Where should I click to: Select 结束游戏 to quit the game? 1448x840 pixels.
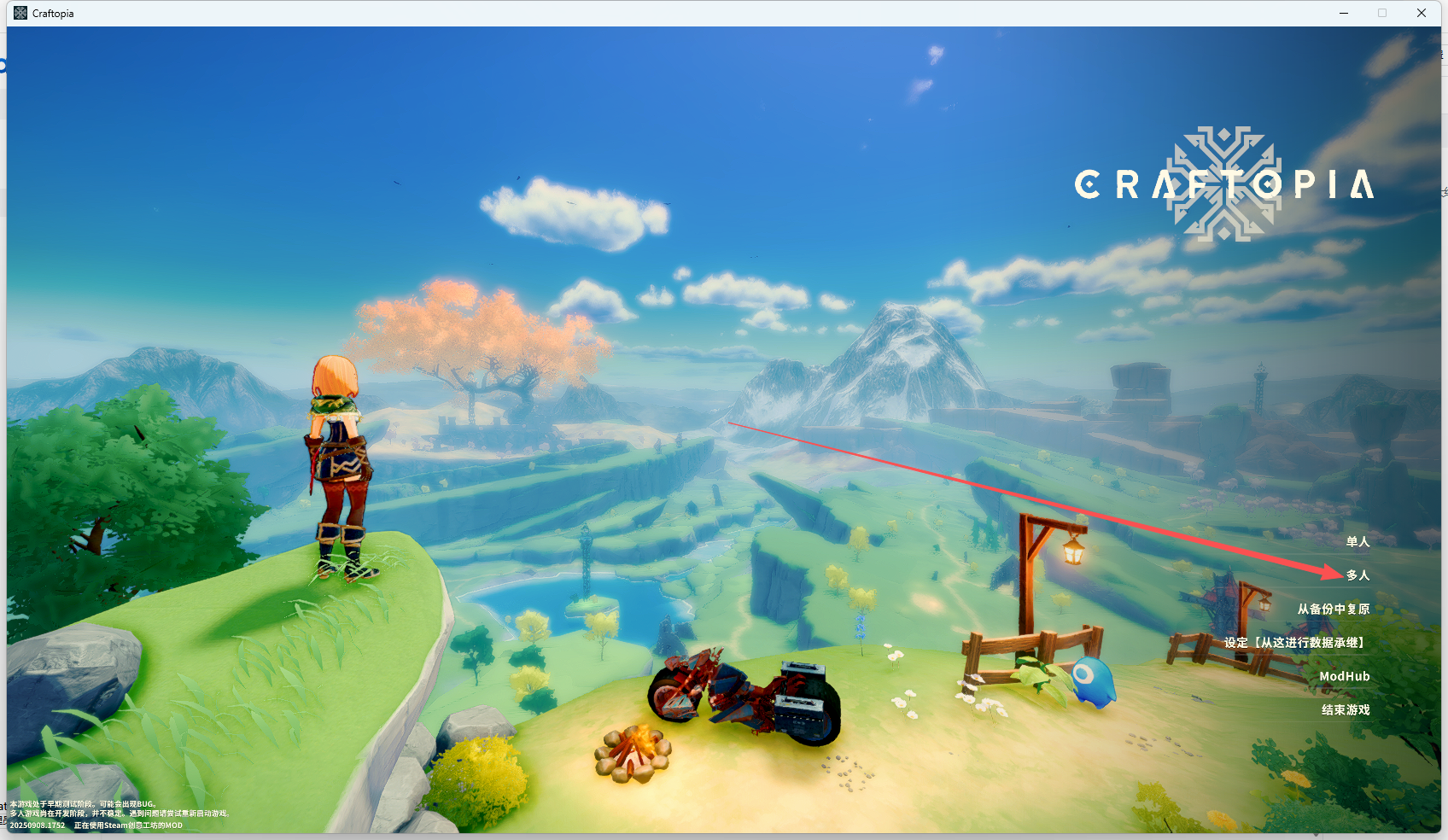click(x=1346, y=710)
